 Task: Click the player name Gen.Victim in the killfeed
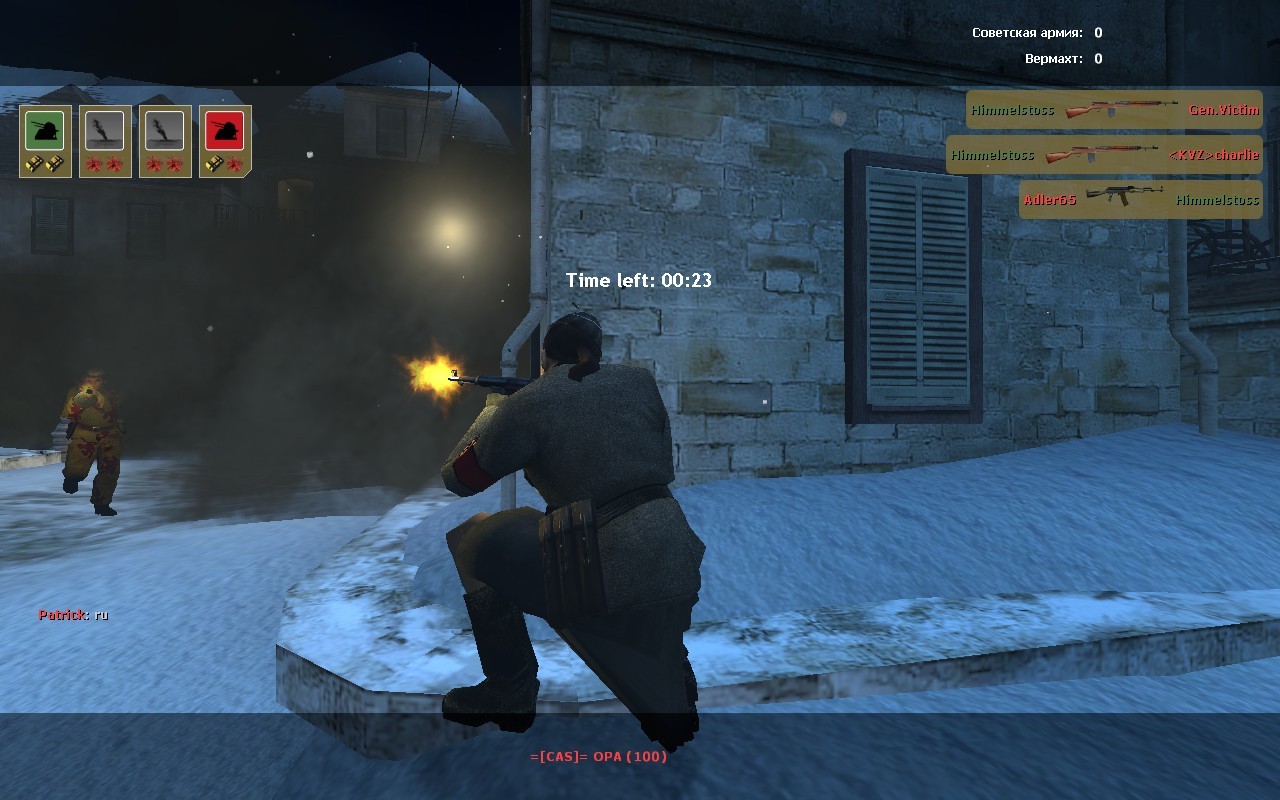tap(1226, 110)
